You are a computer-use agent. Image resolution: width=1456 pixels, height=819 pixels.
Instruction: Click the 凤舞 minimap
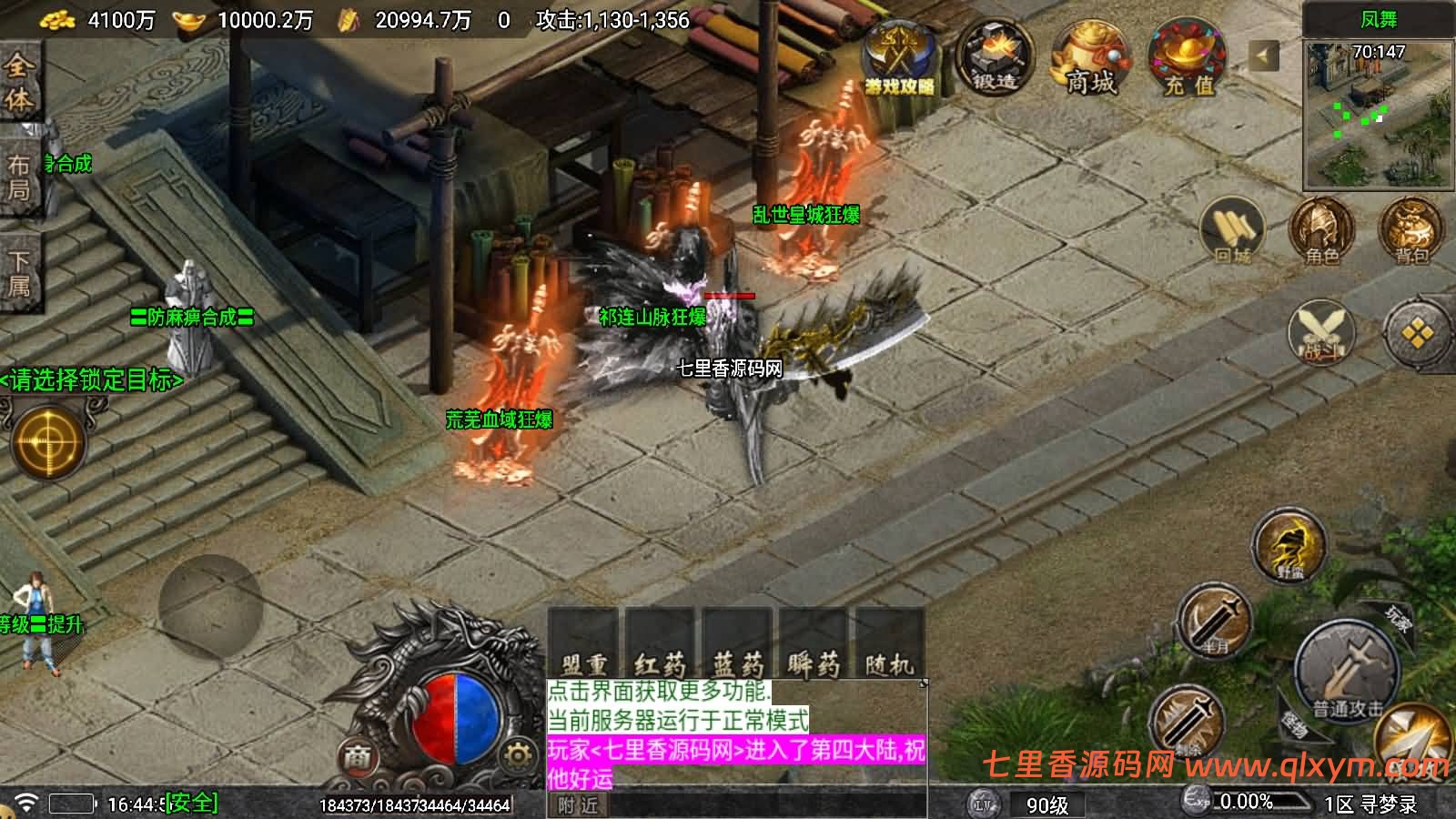(x=1378, y=114)
